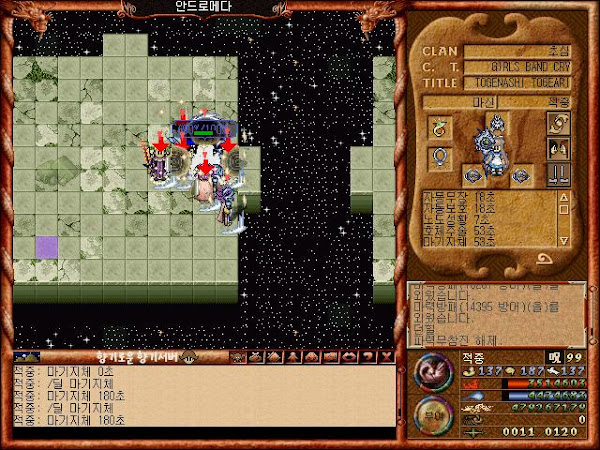Click the night sky thumbnail icon
Screen dimensions: 600x450
click(25, 357)
